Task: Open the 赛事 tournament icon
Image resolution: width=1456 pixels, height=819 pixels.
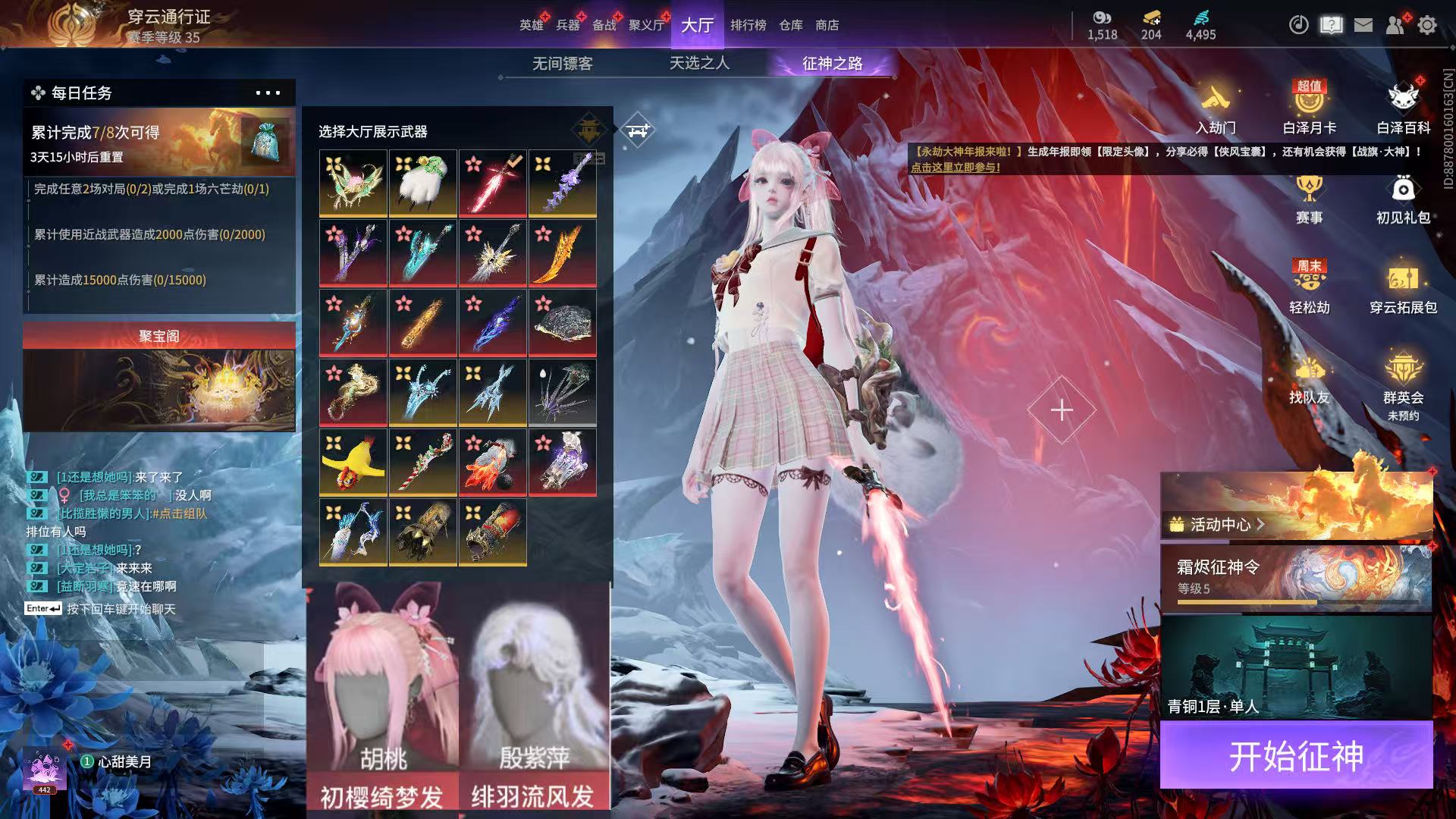Action: 1309,197
